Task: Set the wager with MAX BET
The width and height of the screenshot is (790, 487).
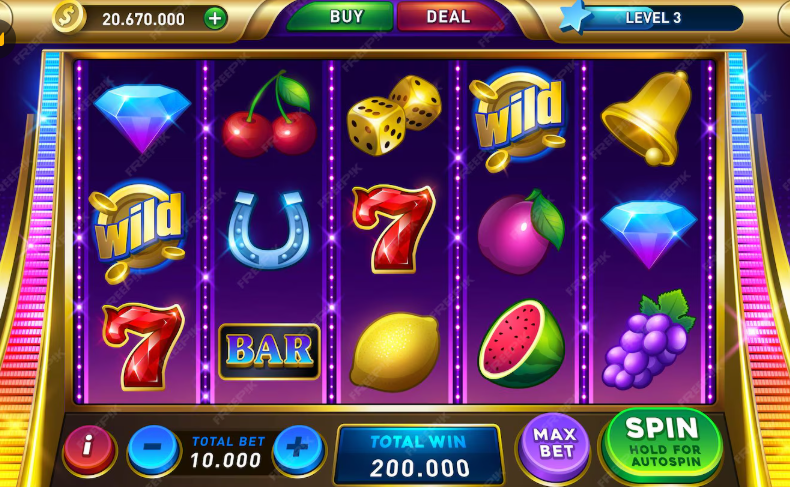Action: [x=554, y=444]
